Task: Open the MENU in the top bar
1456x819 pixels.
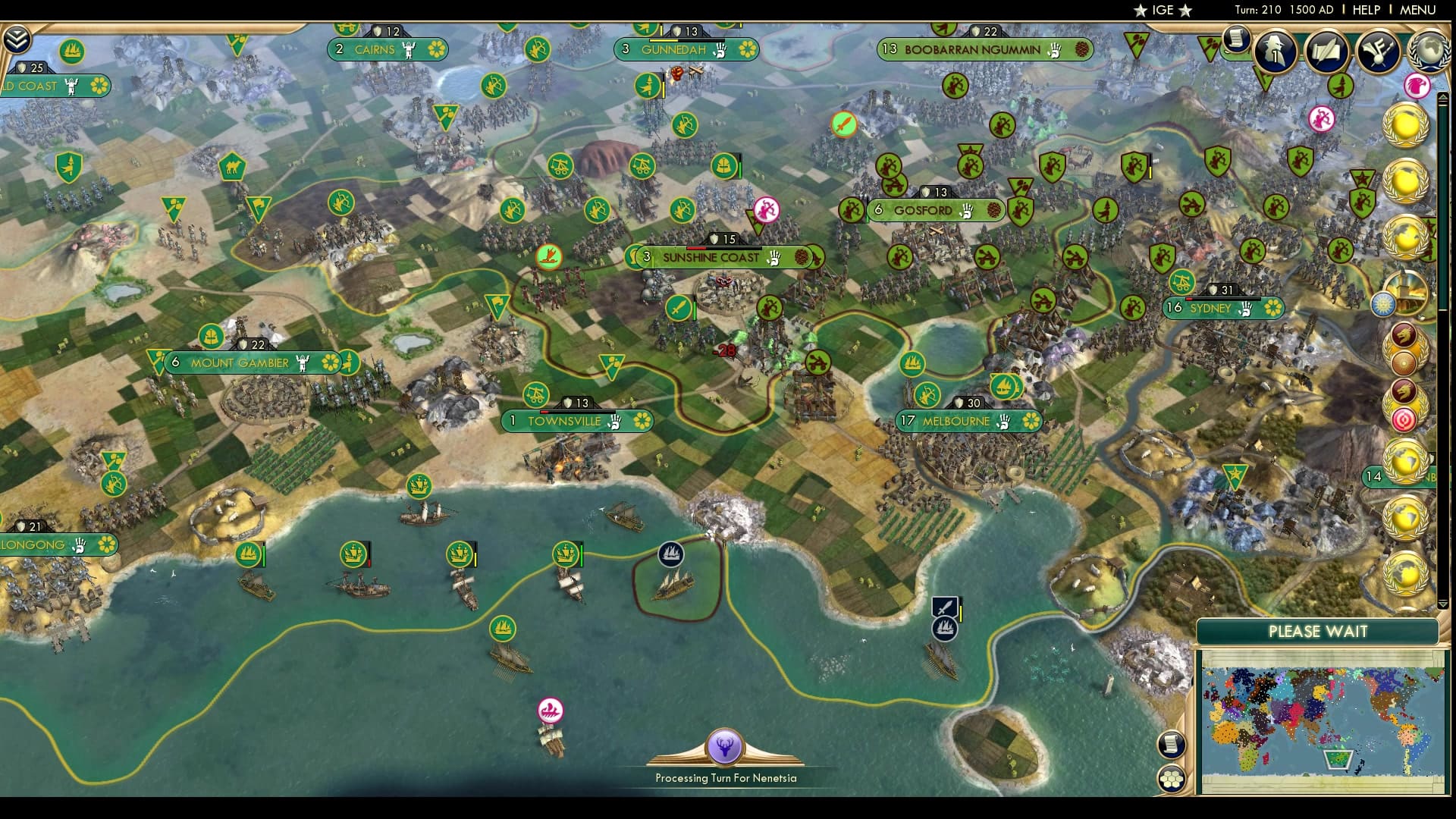Action: click(x=1417, y=10)
